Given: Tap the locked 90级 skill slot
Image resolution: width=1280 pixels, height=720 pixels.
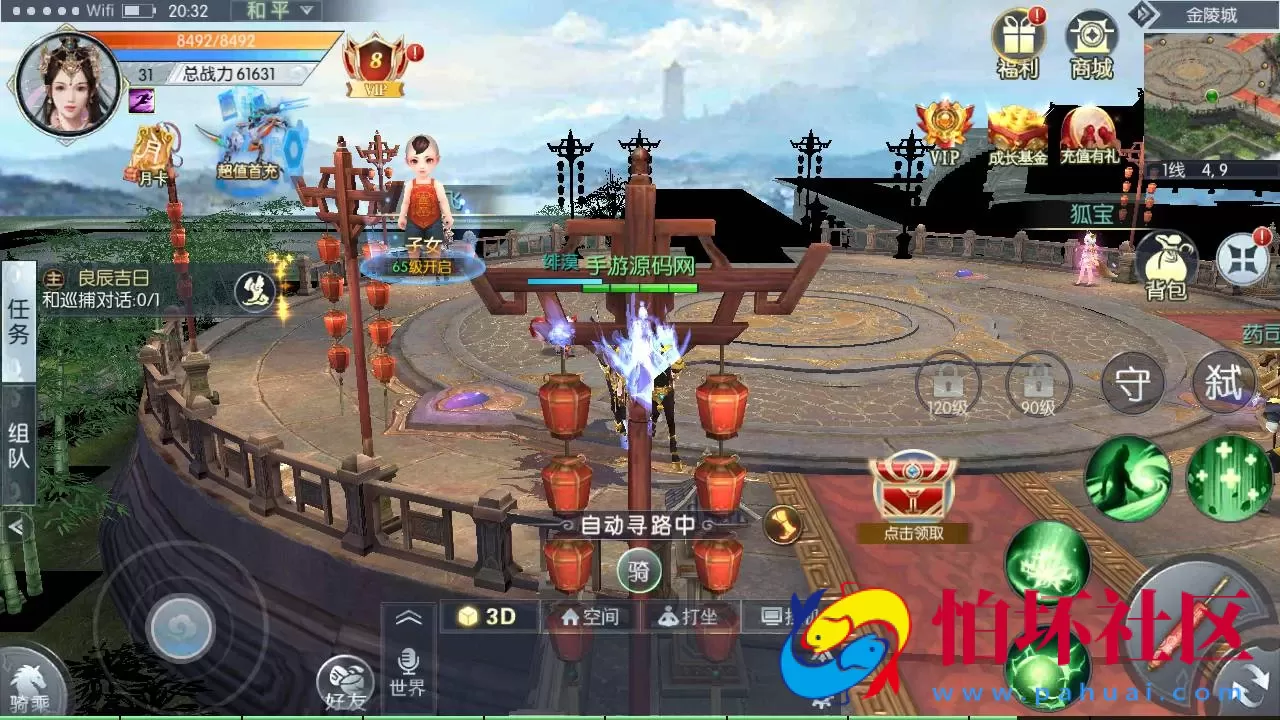Looking at the screenshot, I should click(1037, 383).
